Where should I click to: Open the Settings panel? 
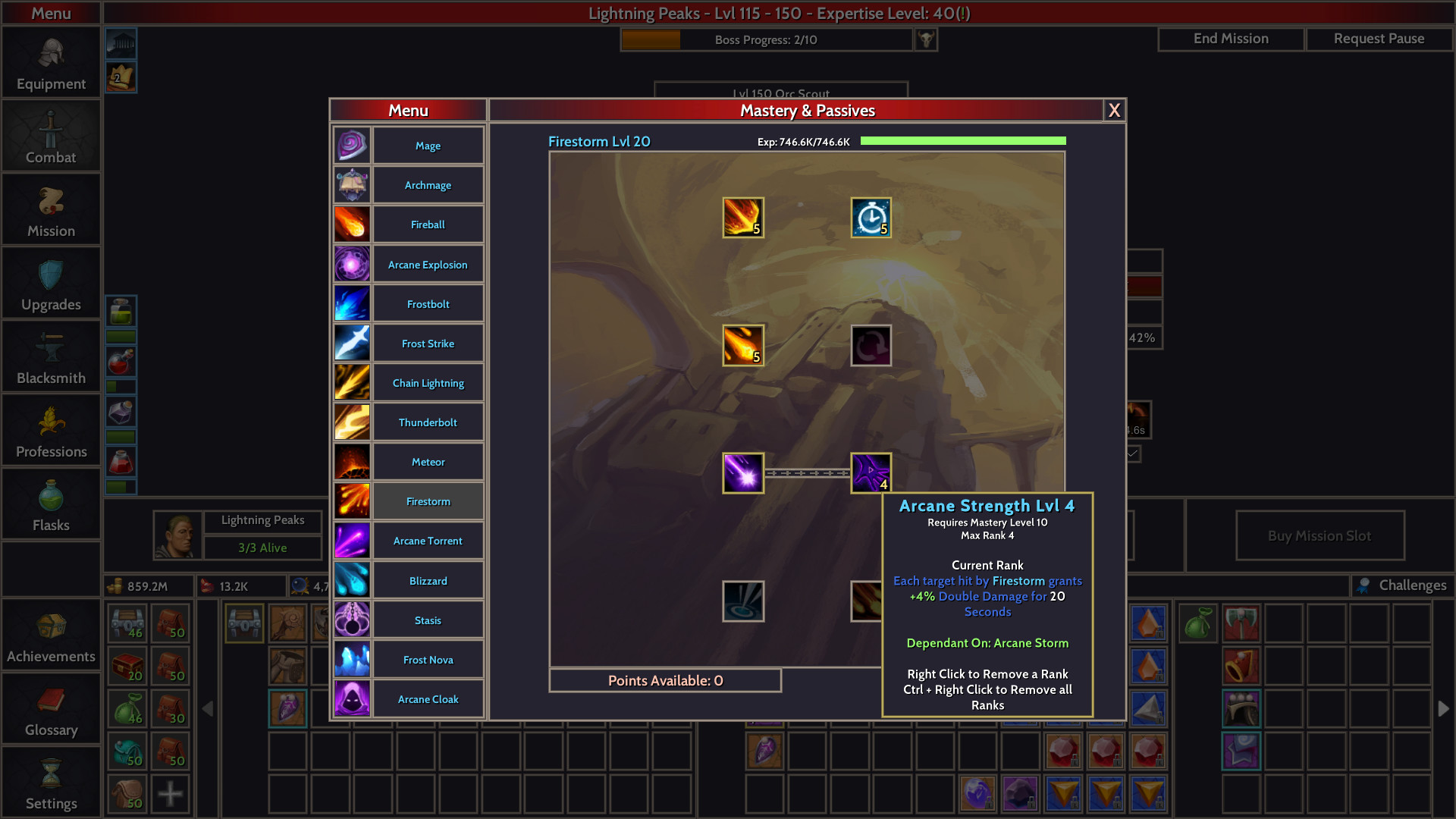point(51,783)
